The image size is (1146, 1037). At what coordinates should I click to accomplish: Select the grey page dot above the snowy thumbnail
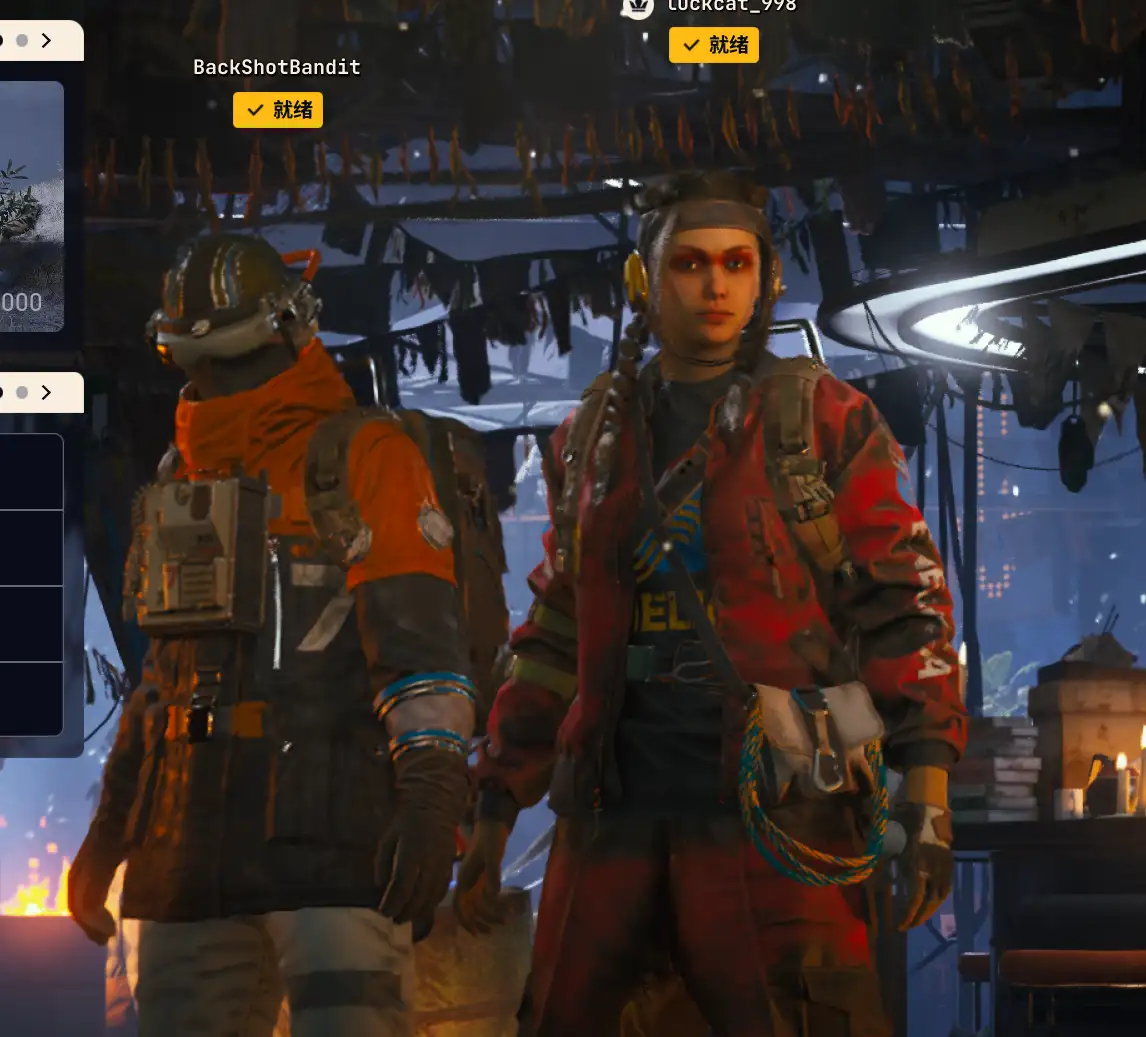[22, 41]
